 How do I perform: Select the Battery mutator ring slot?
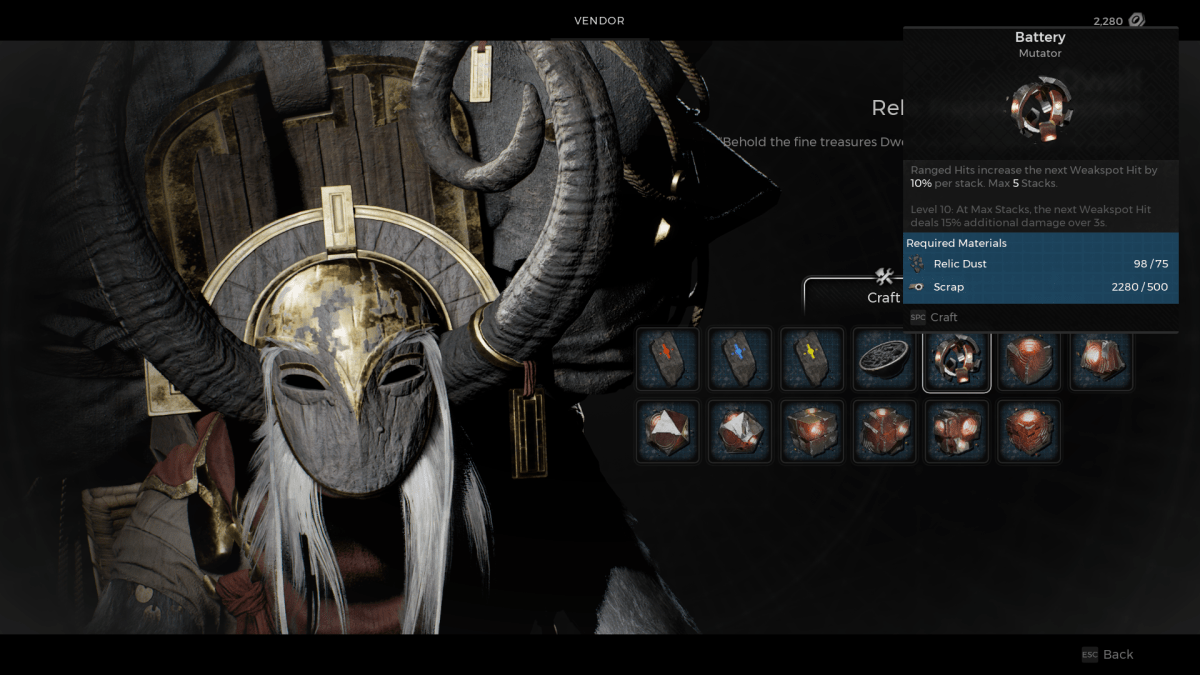957,359
